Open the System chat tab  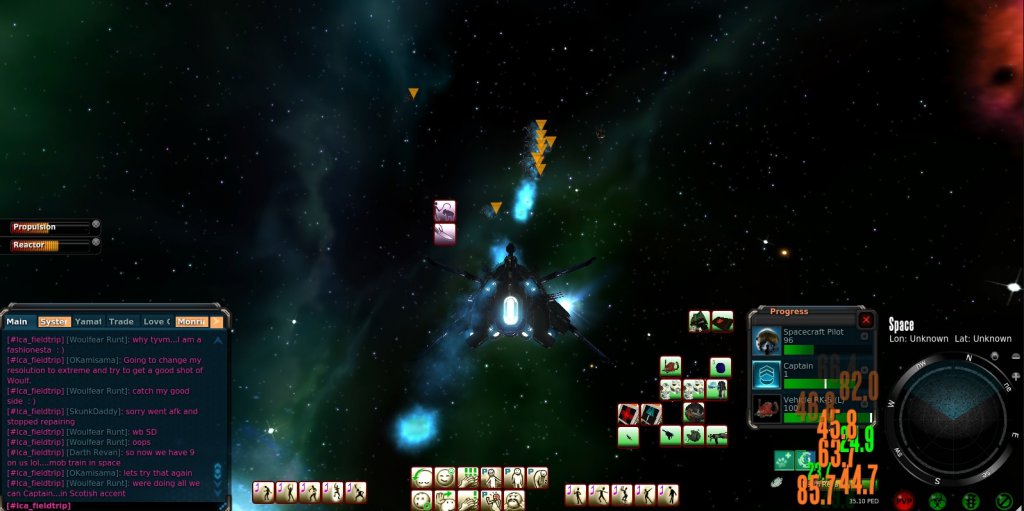coord(54,322)
